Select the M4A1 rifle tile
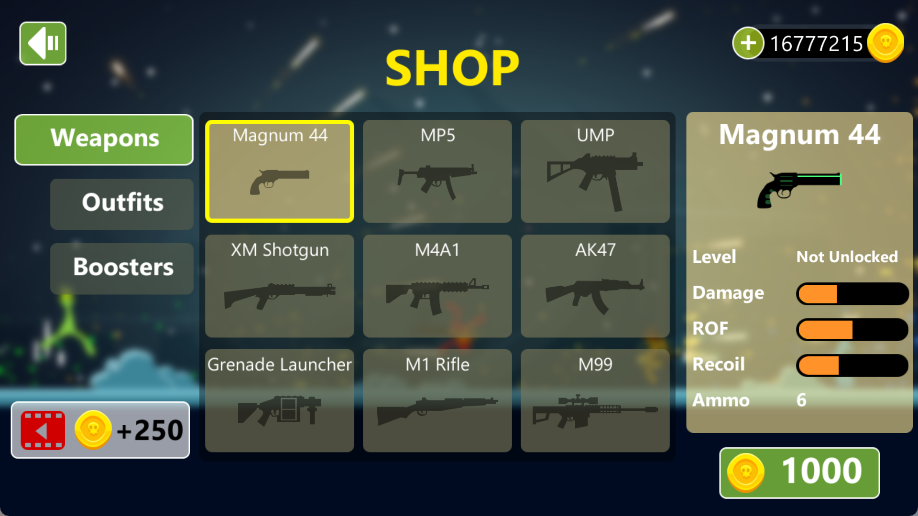 tap(437, 286)
